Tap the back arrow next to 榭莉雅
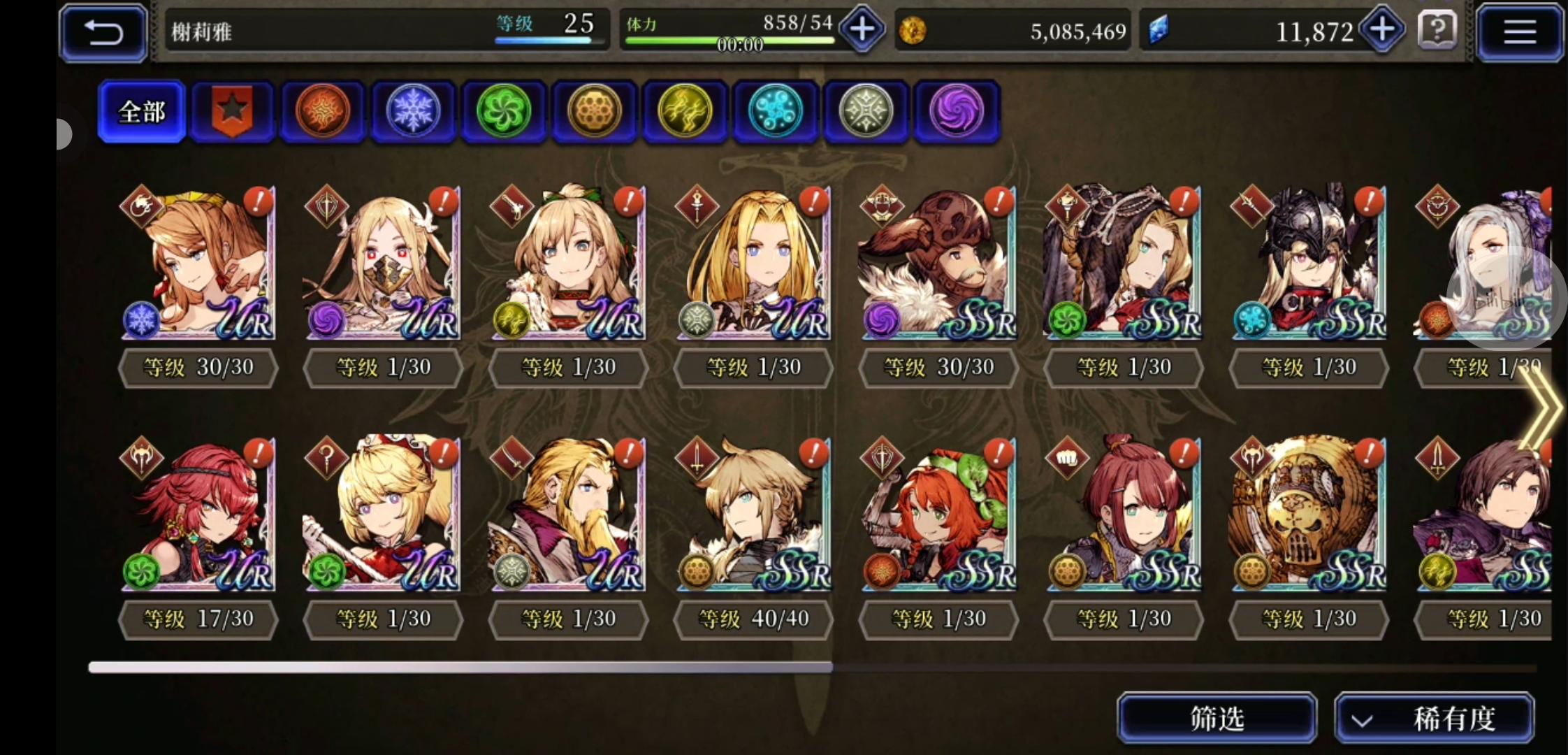Image resolution: width=1568 pixels, height=755 pixels. click(x=103, y=31)
